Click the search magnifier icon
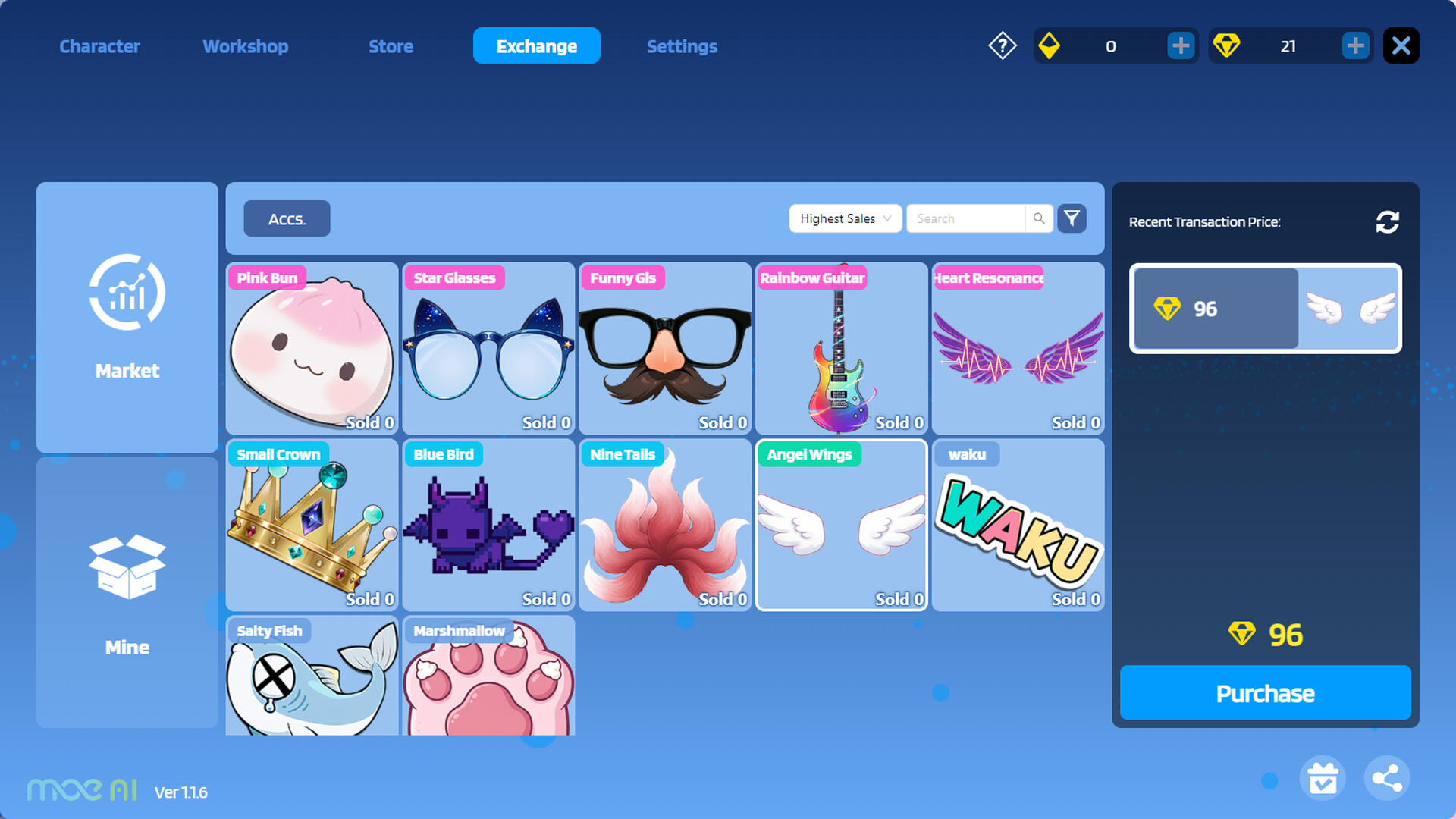Image resolution: width=1456 pixels, height=819 pixels. click(x=1038, y=218)
